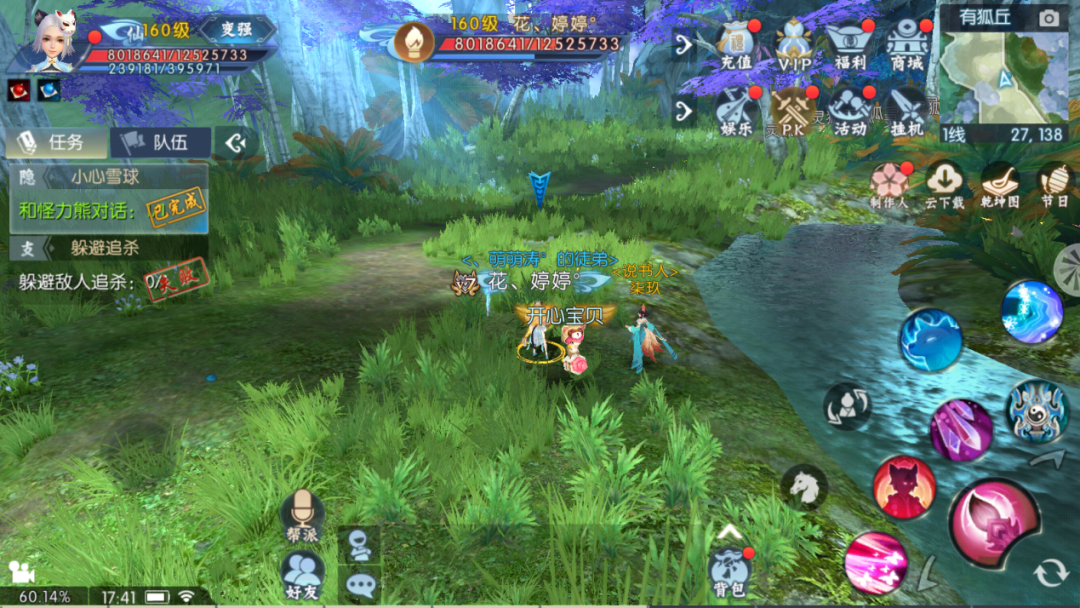
Task: Select the 小心雪球 quest entry
Action: click(x=108, y=177)
